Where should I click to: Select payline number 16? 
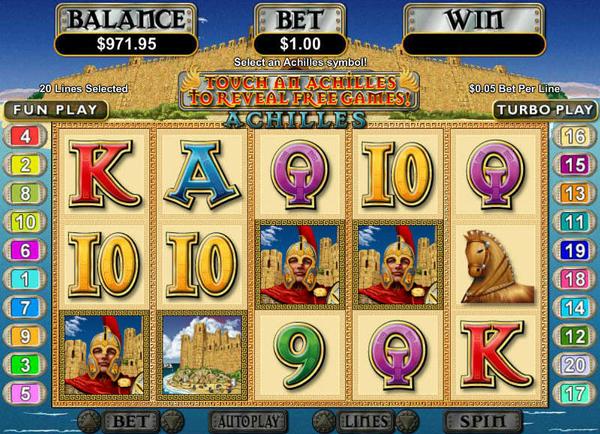point(574,136)
